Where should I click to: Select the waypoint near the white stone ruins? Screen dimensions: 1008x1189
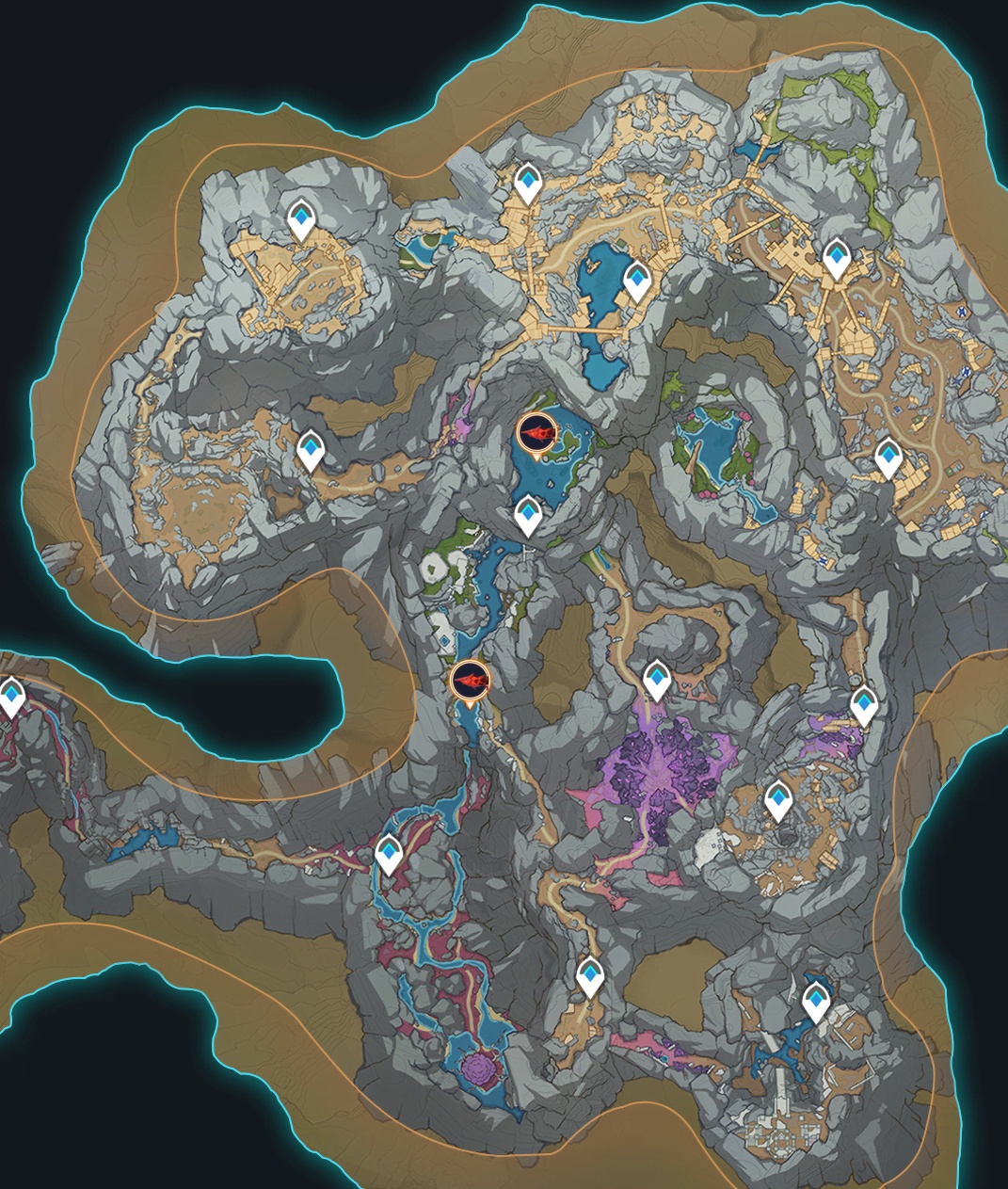click(816, 1002)
